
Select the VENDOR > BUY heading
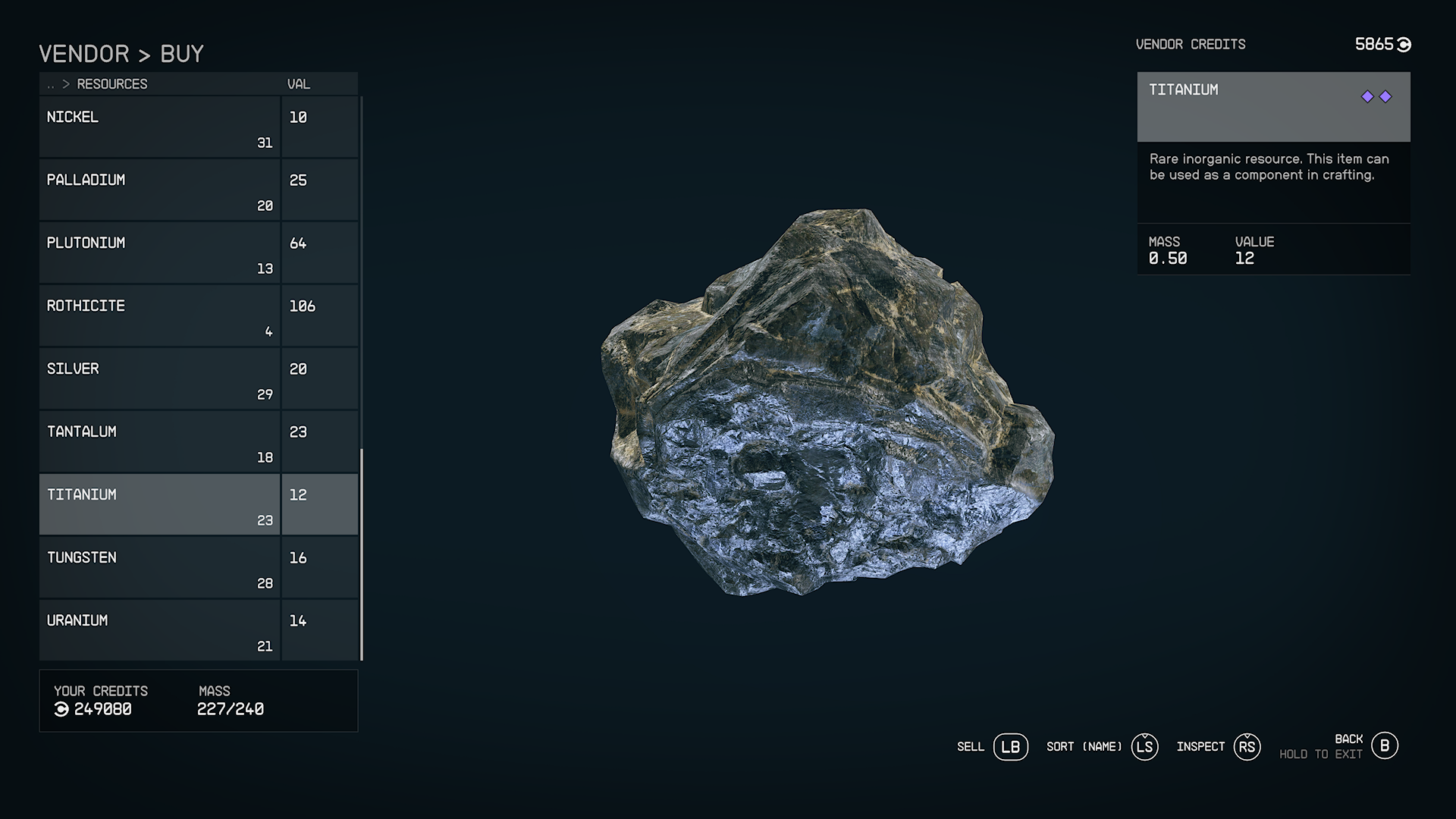click(x=121, y=53)
